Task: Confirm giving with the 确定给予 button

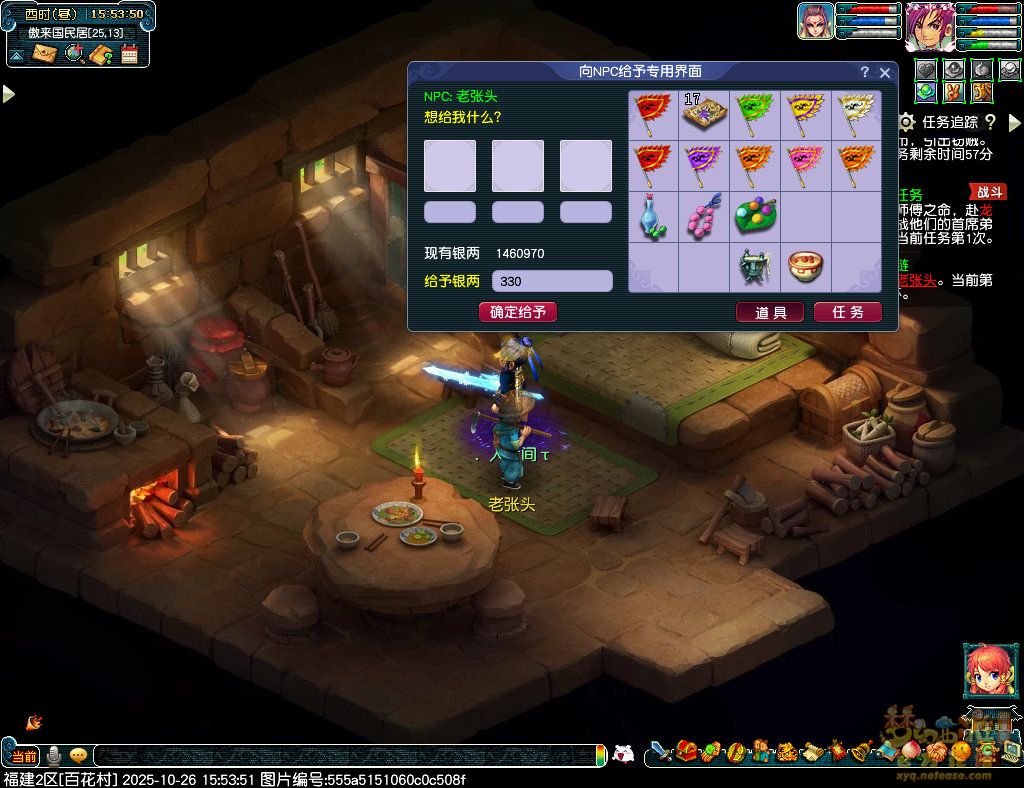Action: [x=517, y=312]
